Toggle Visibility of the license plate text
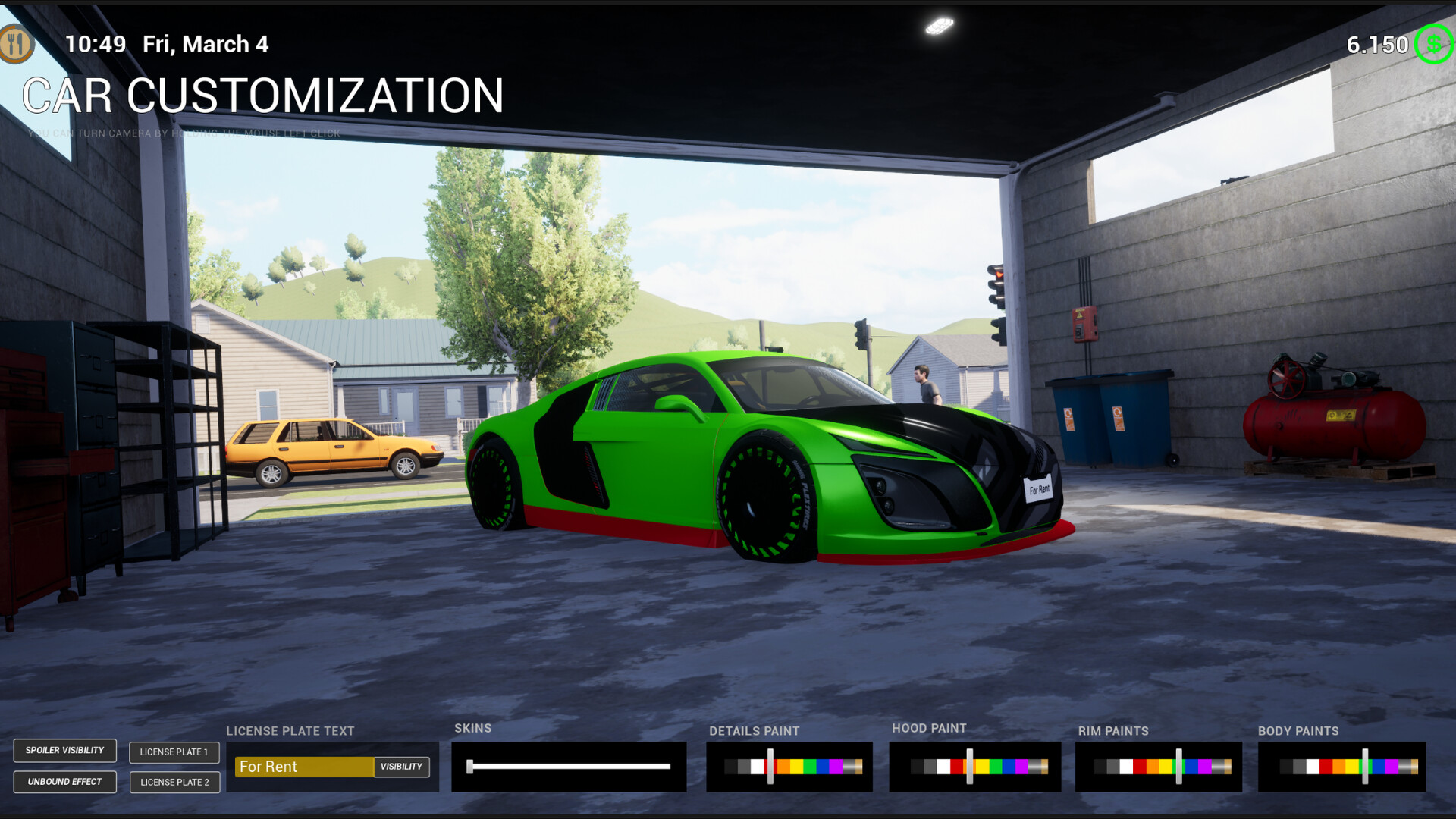Image resolution: width=1456 pixels, height=819 pixels. [x=403, y=767]
